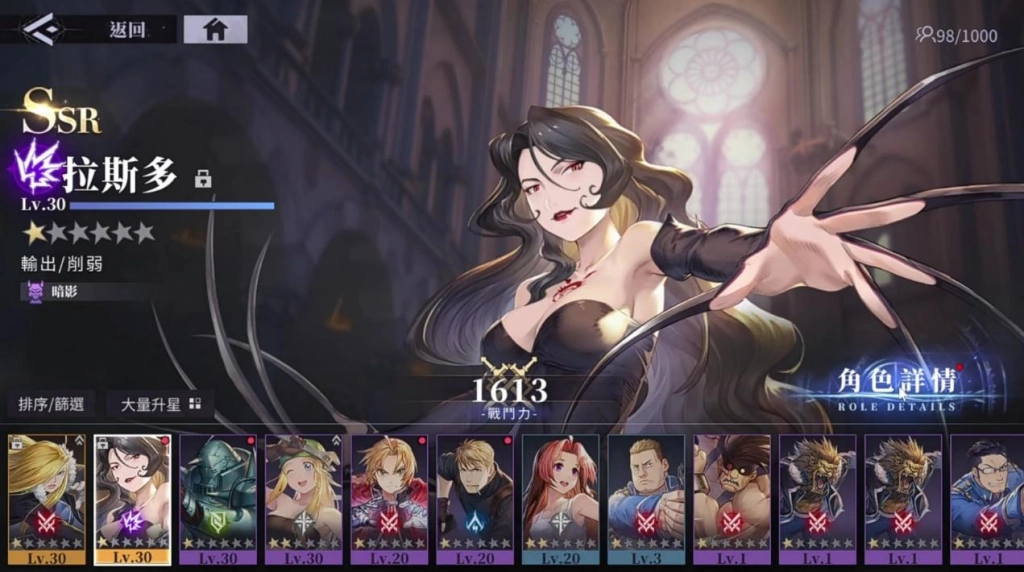Open the 排序/篩選 sort and filter options
Screen dimensions: 1024x572
click(x=51, y=404)
